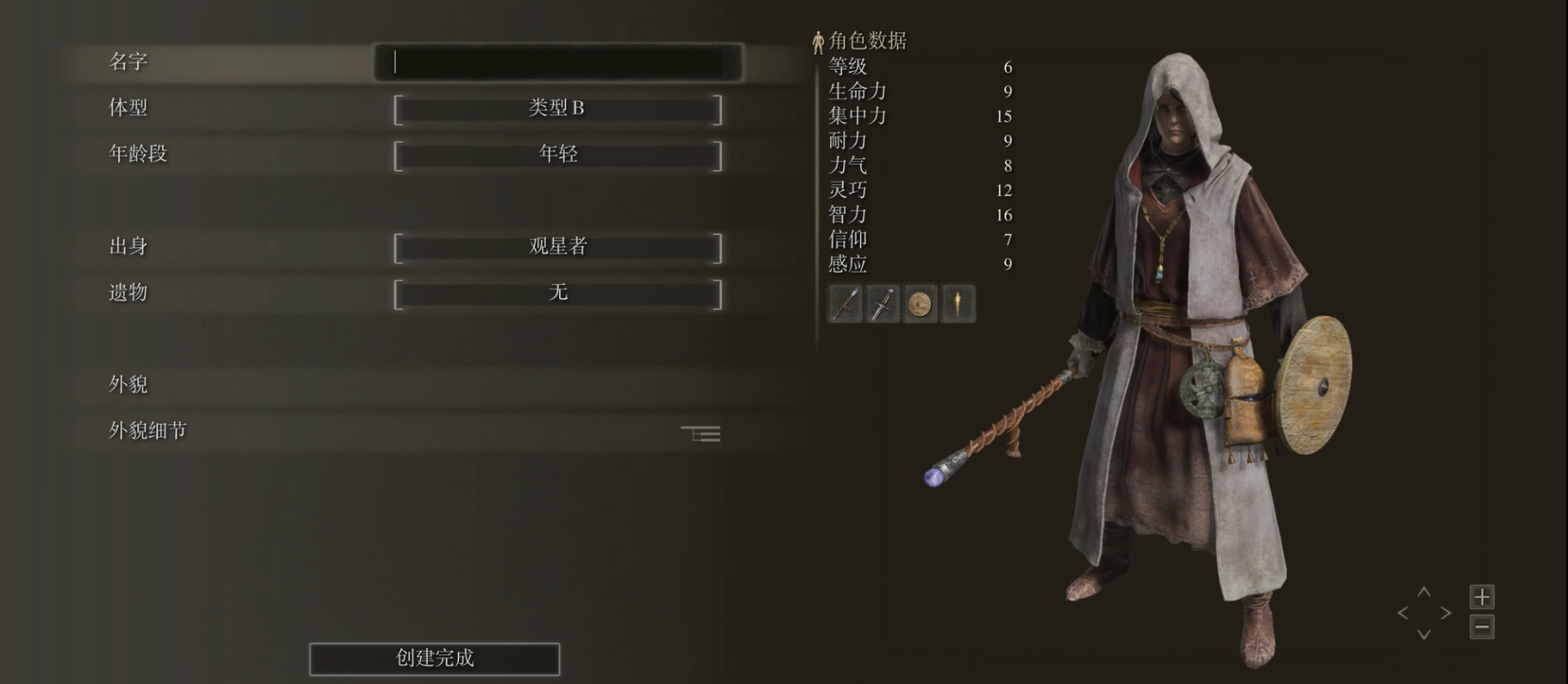The height and width of the screenshot is (684, 1568).
Task: Click the character figure icon beside 角色数据
Action: click(x=819, y=41)
